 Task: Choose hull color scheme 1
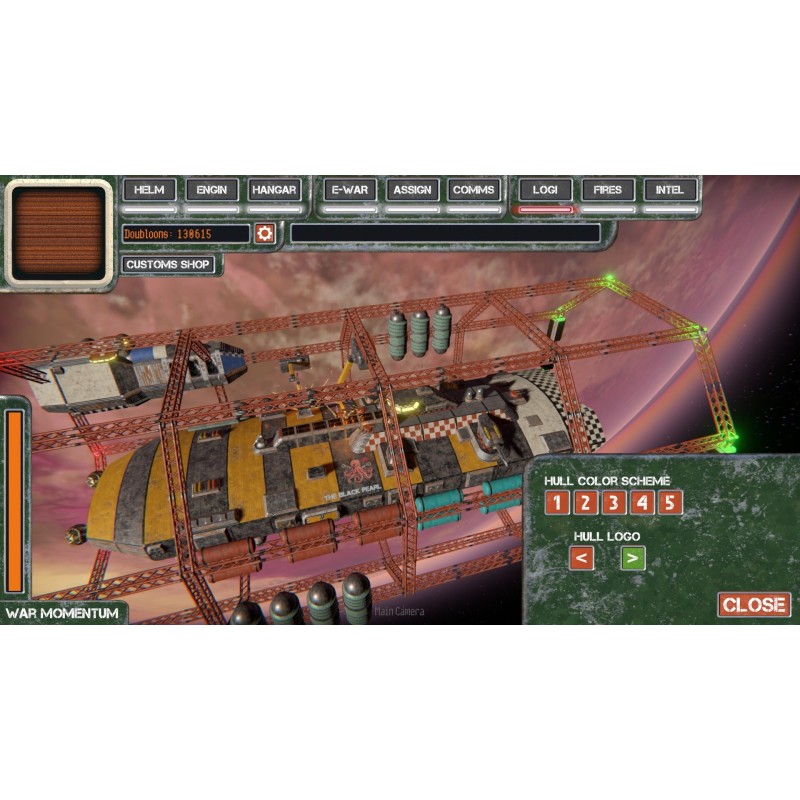pos(556,502)
